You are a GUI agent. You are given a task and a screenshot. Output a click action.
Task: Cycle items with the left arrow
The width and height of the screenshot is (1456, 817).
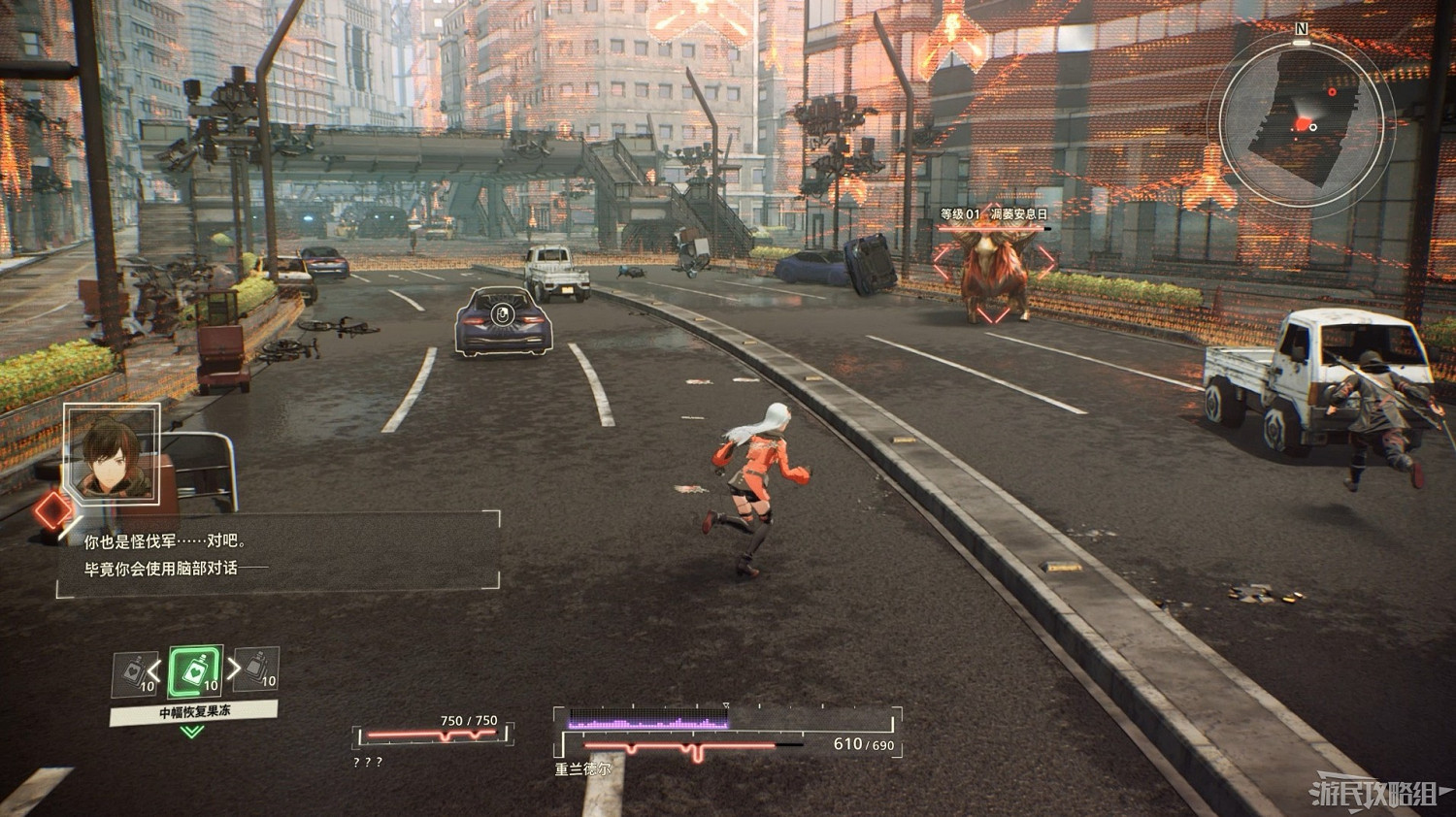point(154,670)
